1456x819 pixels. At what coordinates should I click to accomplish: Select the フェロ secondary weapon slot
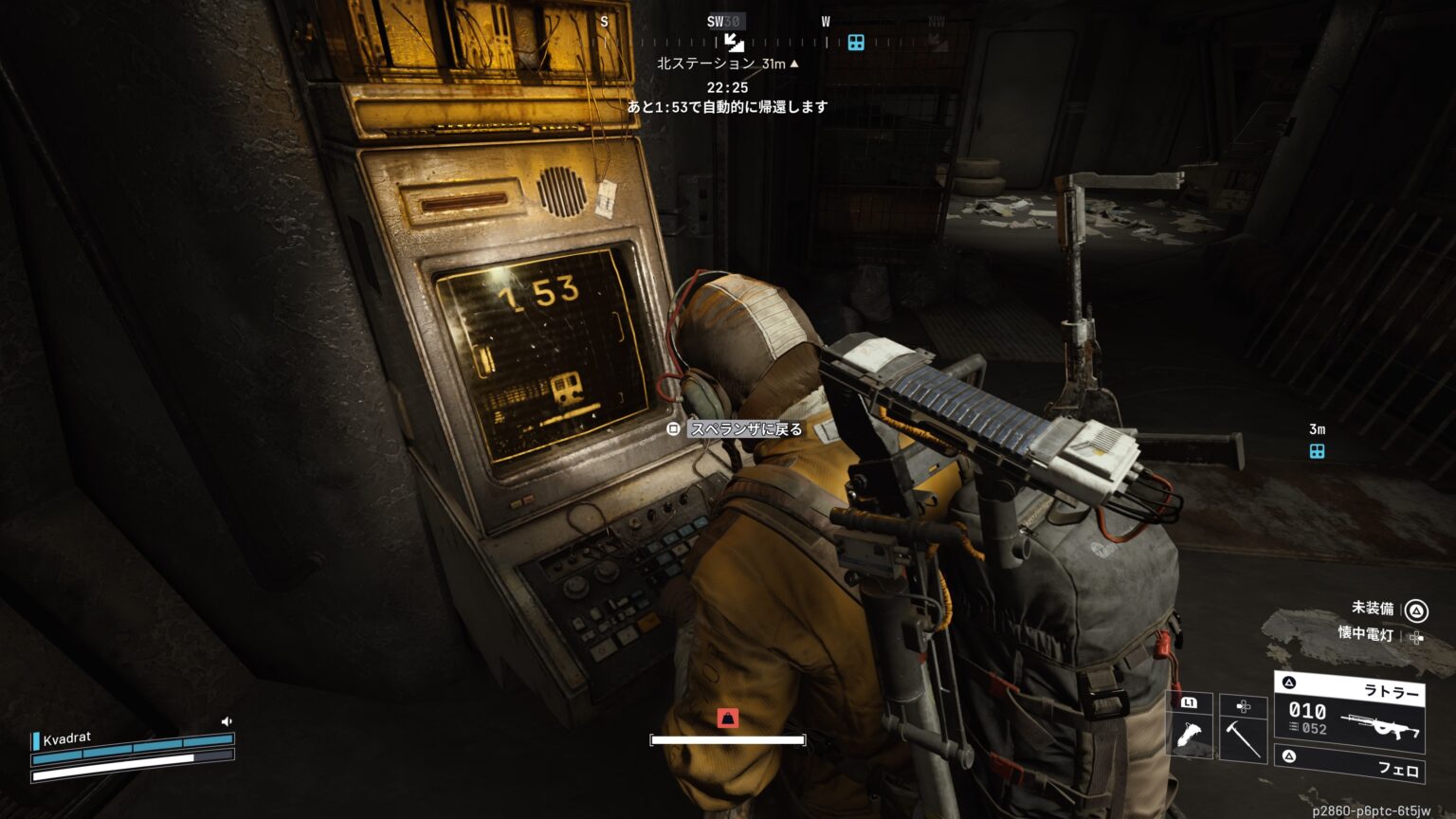point(1348,765)
